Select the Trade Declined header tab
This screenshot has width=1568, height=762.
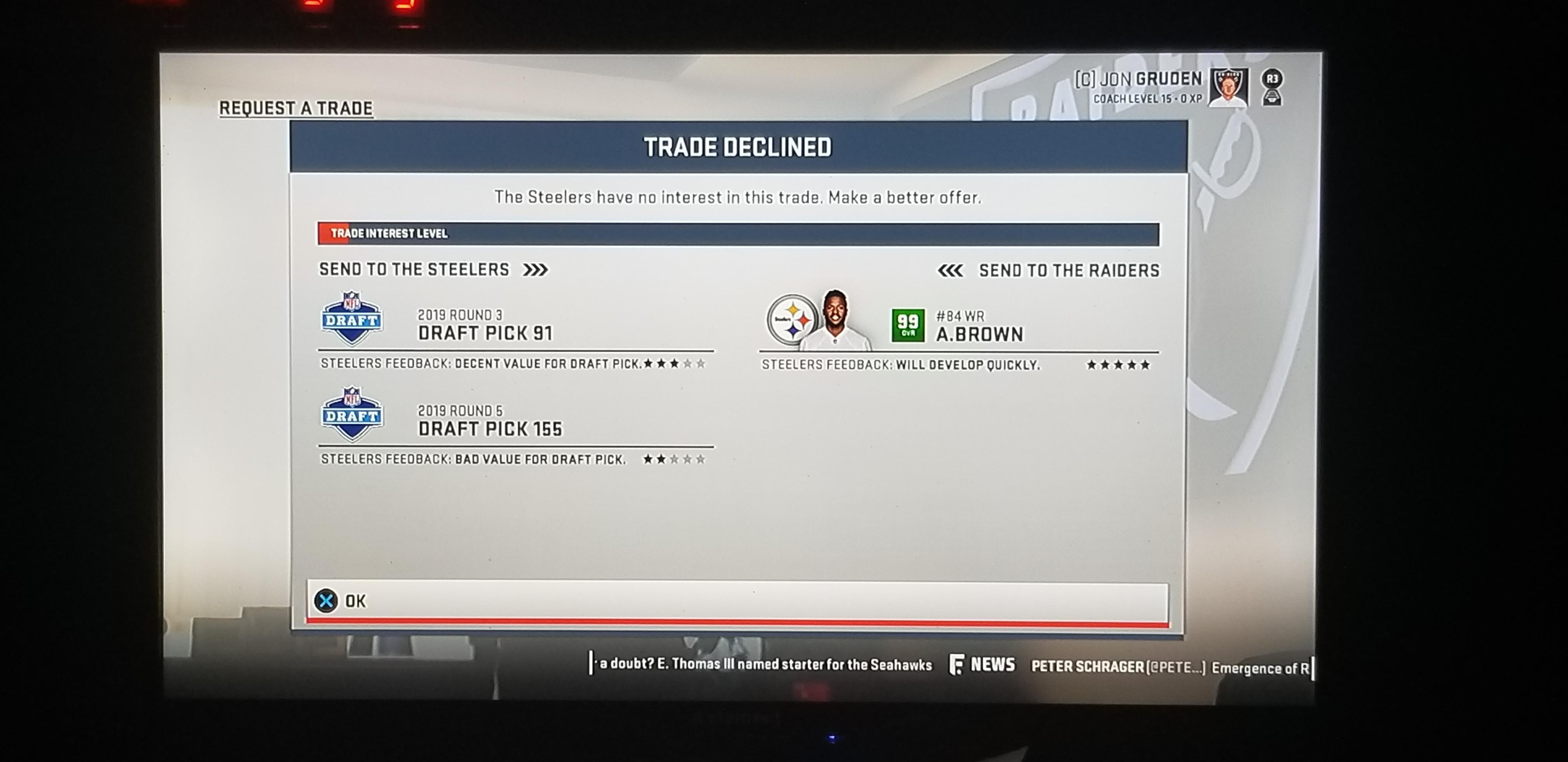pos(738,147)
